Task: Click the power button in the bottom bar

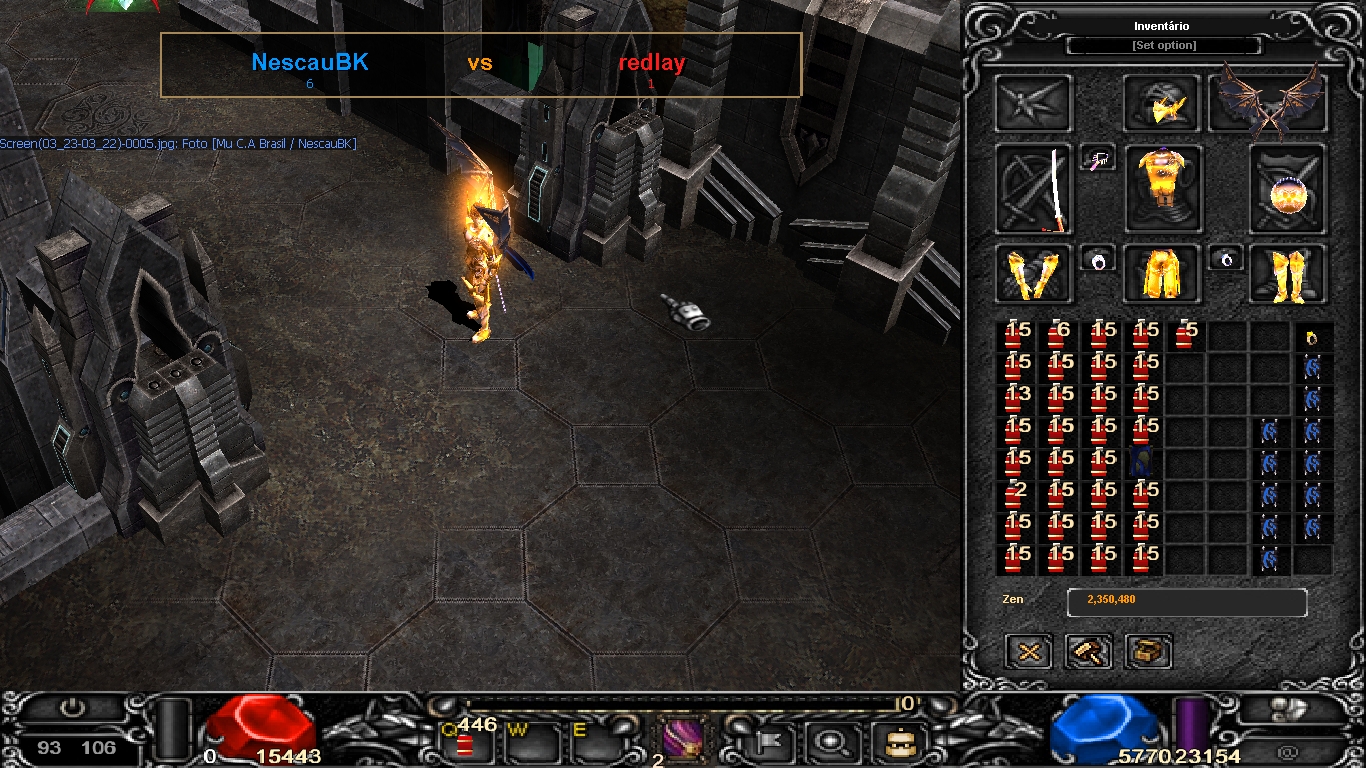Action: [72, 708]
